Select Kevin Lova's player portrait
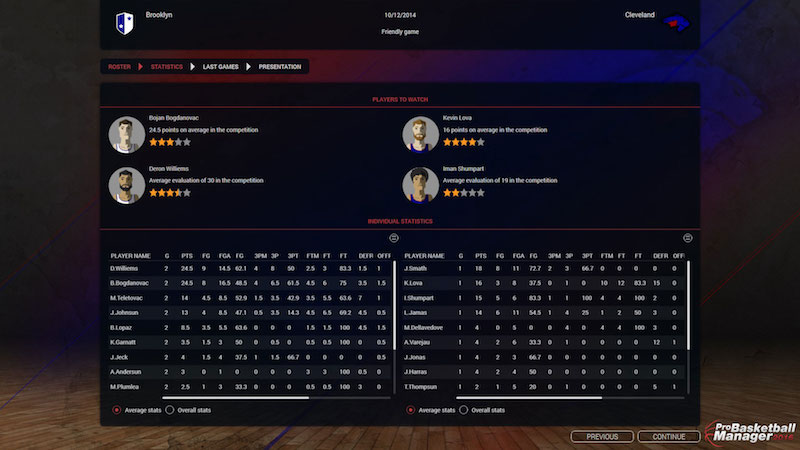This screenshot has width=800, height=450. (419, 133)
